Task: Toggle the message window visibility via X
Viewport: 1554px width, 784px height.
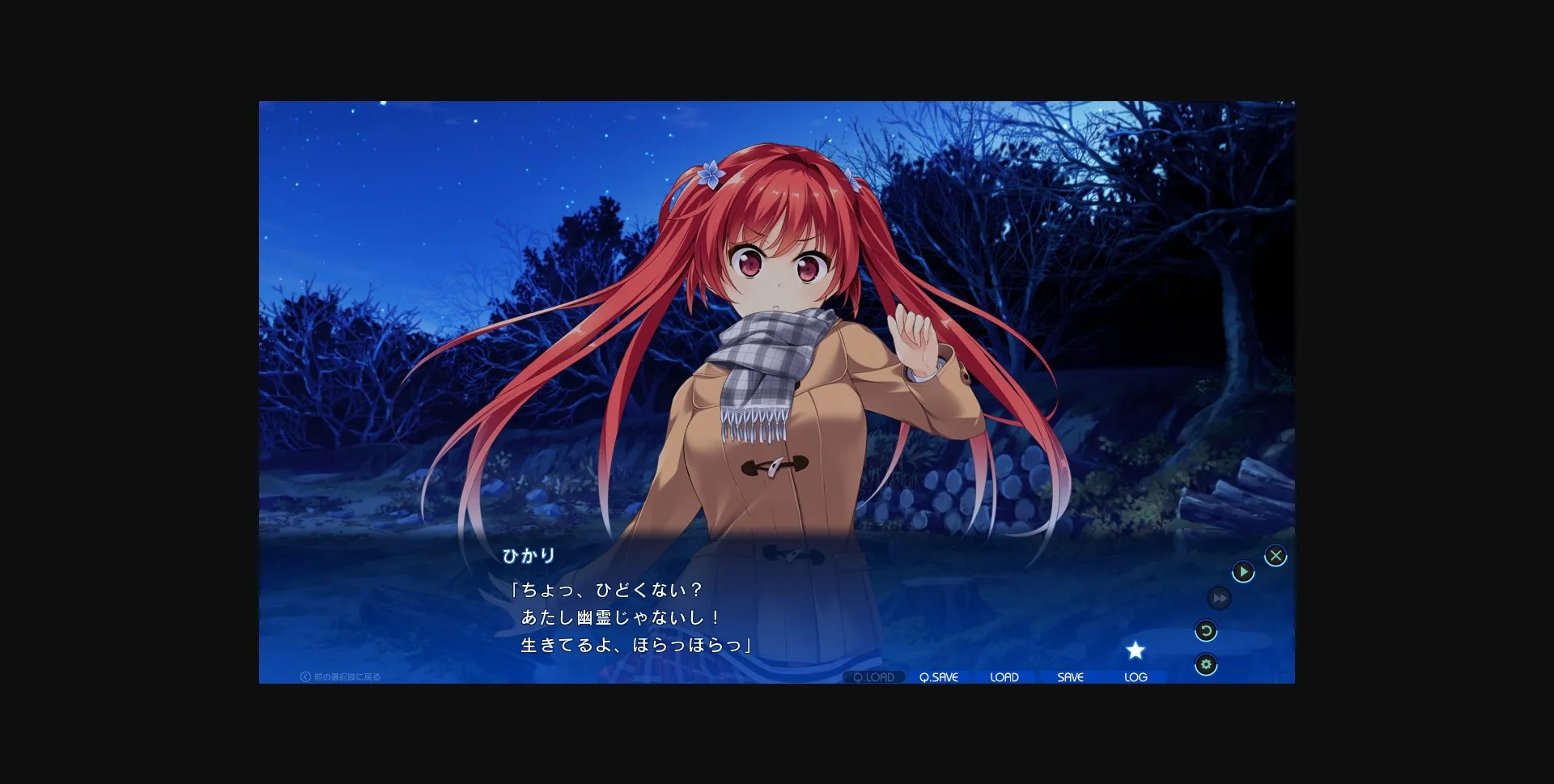Action: point(1276,554)
